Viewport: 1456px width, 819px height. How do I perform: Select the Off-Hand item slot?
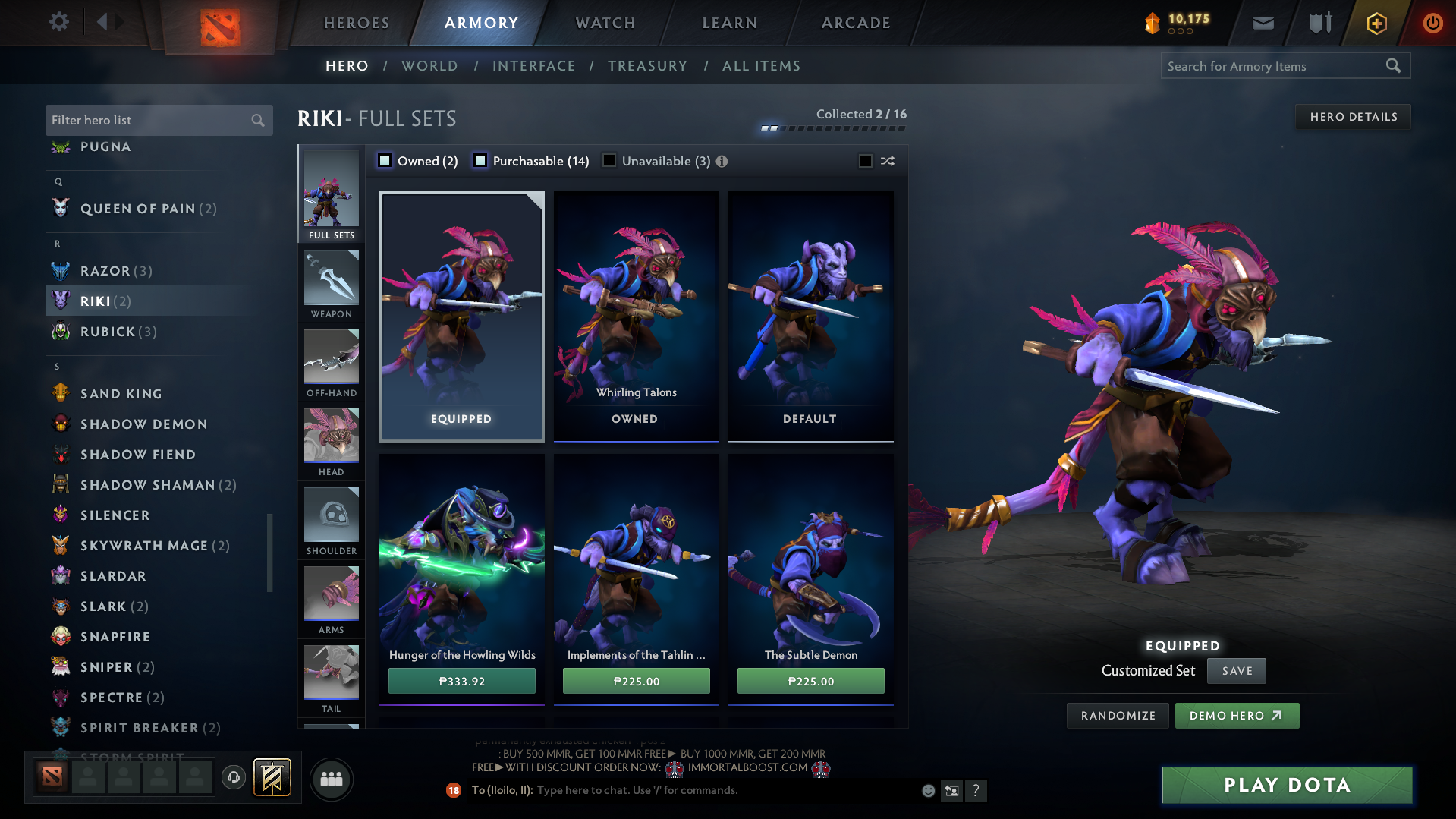coord(331,364)
